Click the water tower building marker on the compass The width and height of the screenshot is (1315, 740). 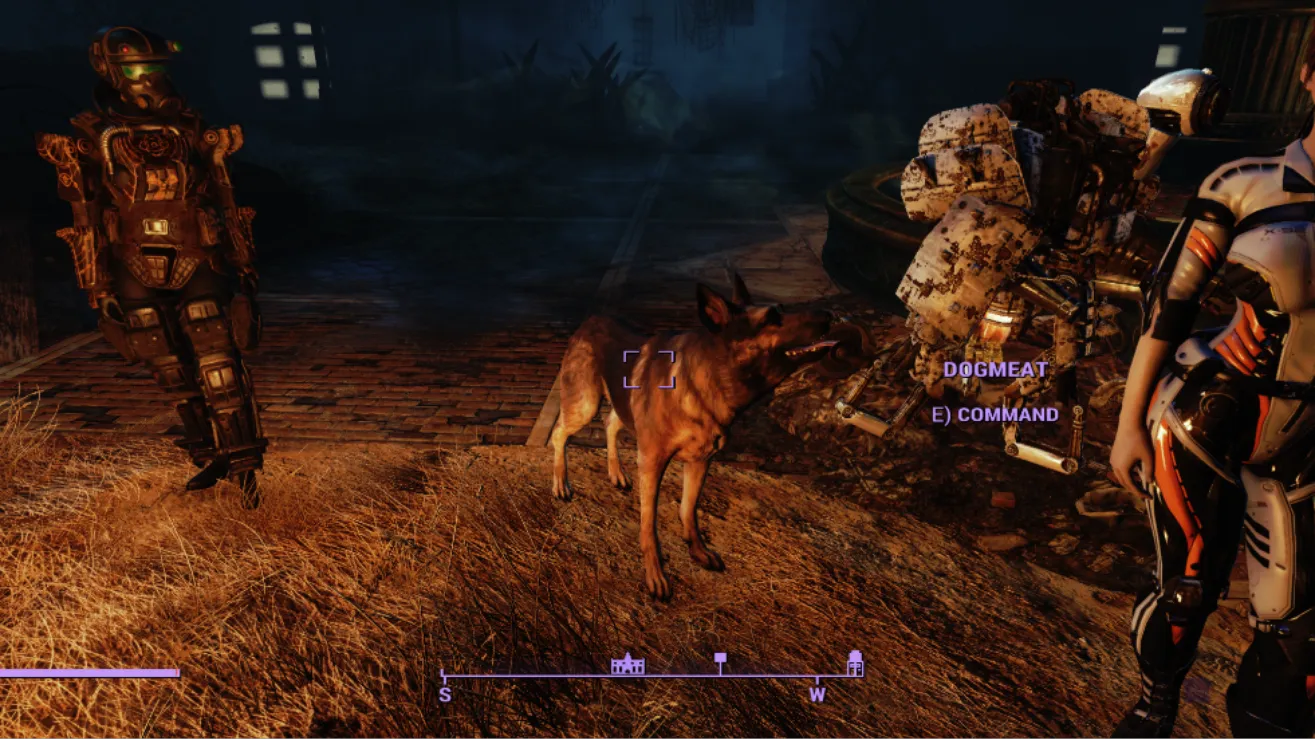pyautogui.click(x=855, y=663)
